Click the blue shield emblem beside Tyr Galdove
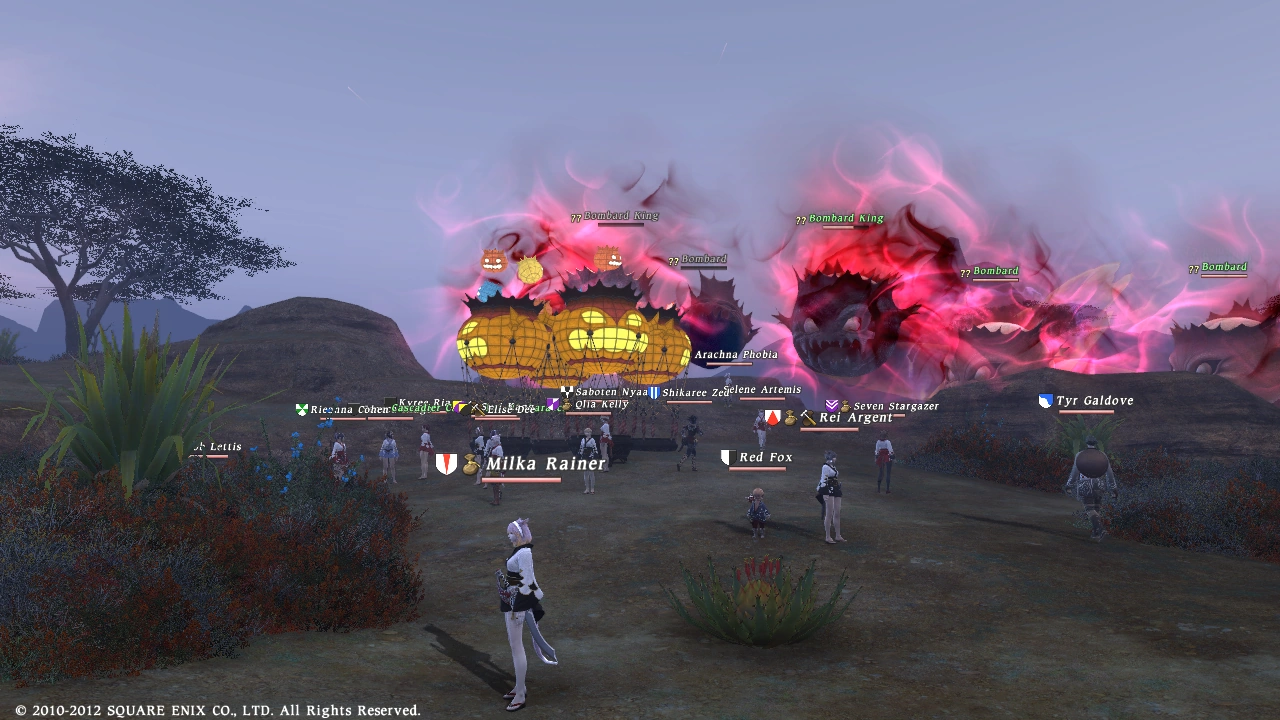This screenshot has width=1280, height=720. click(1044, 400)
